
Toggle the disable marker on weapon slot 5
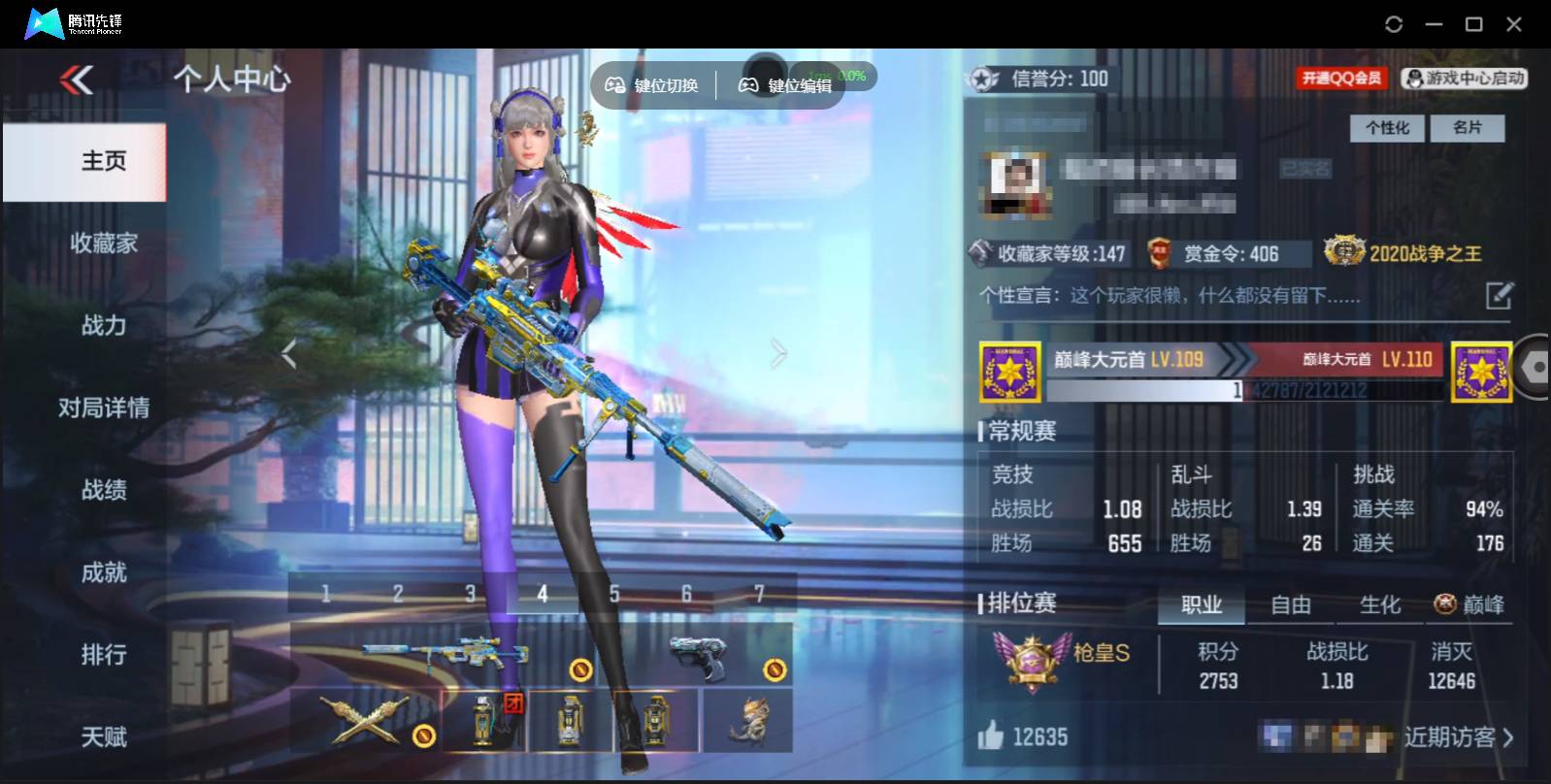click(580, 668)
